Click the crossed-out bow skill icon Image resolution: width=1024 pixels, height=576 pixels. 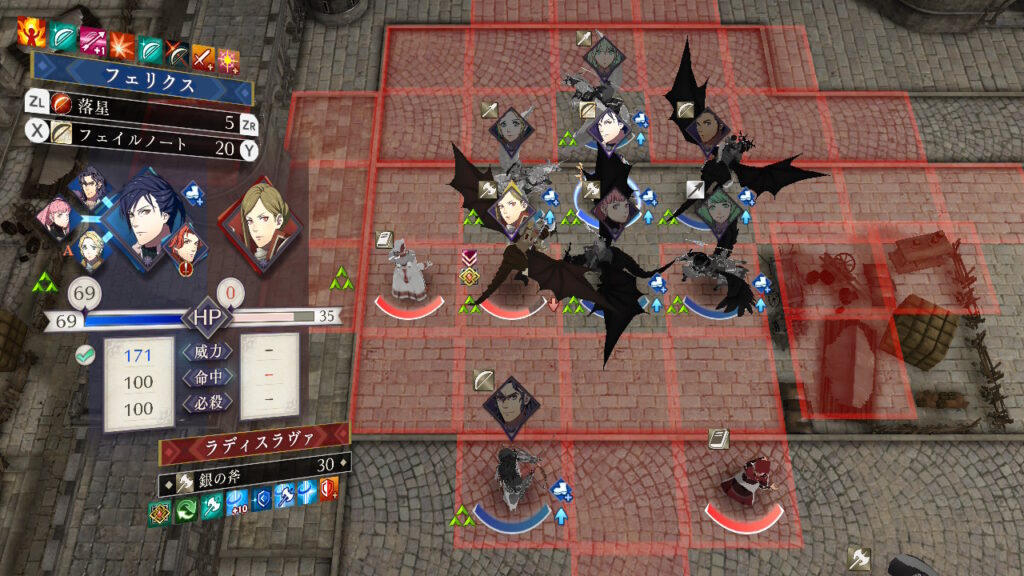coord(179,43)
